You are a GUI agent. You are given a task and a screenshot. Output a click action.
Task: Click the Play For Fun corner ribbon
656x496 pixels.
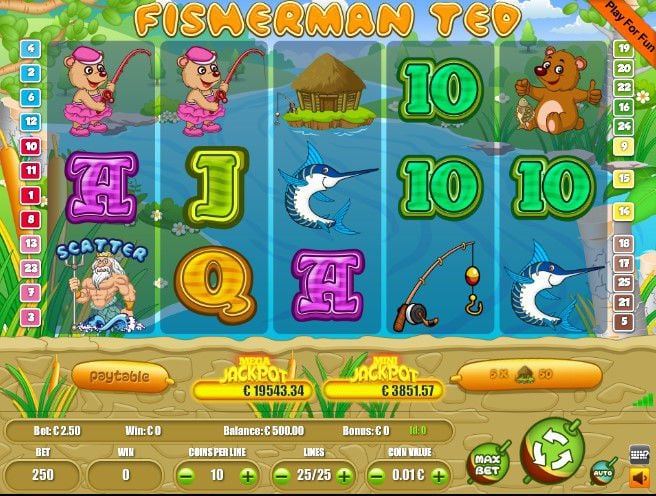point(630,18)
